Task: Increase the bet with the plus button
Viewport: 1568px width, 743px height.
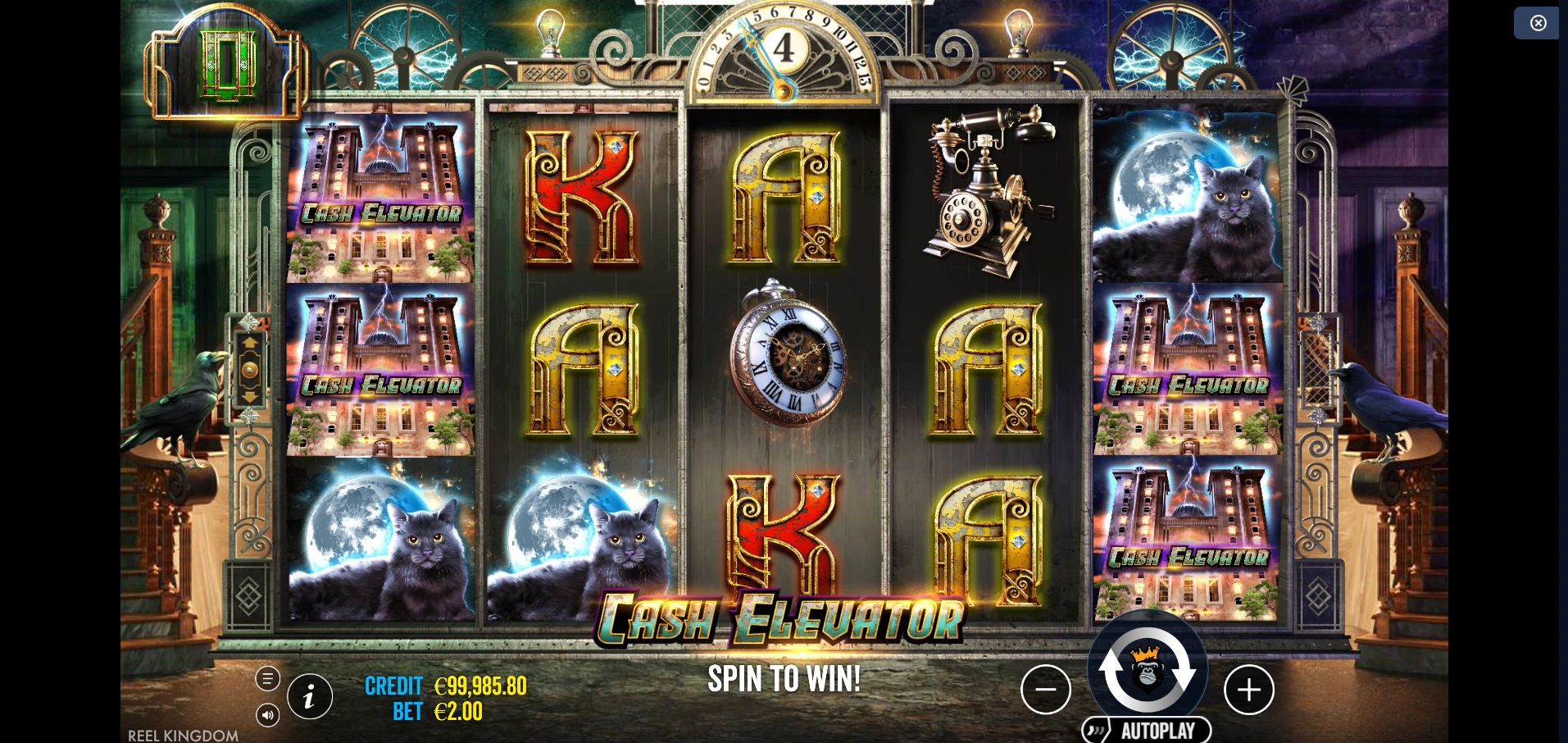Action: pyautogui.click(x=1249, y=690)
